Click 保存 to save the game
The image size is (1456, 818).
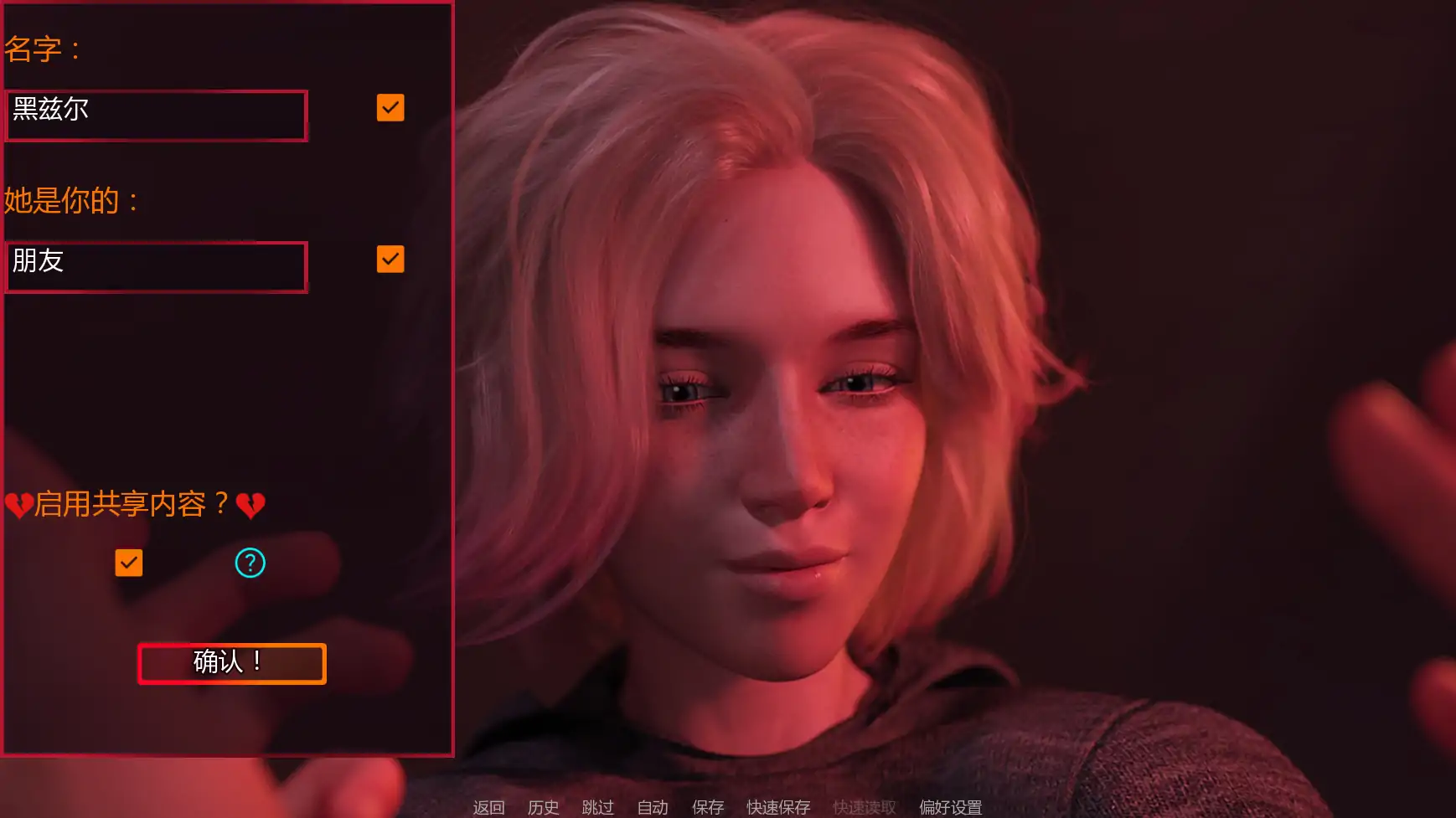click(x=708, y=807)
